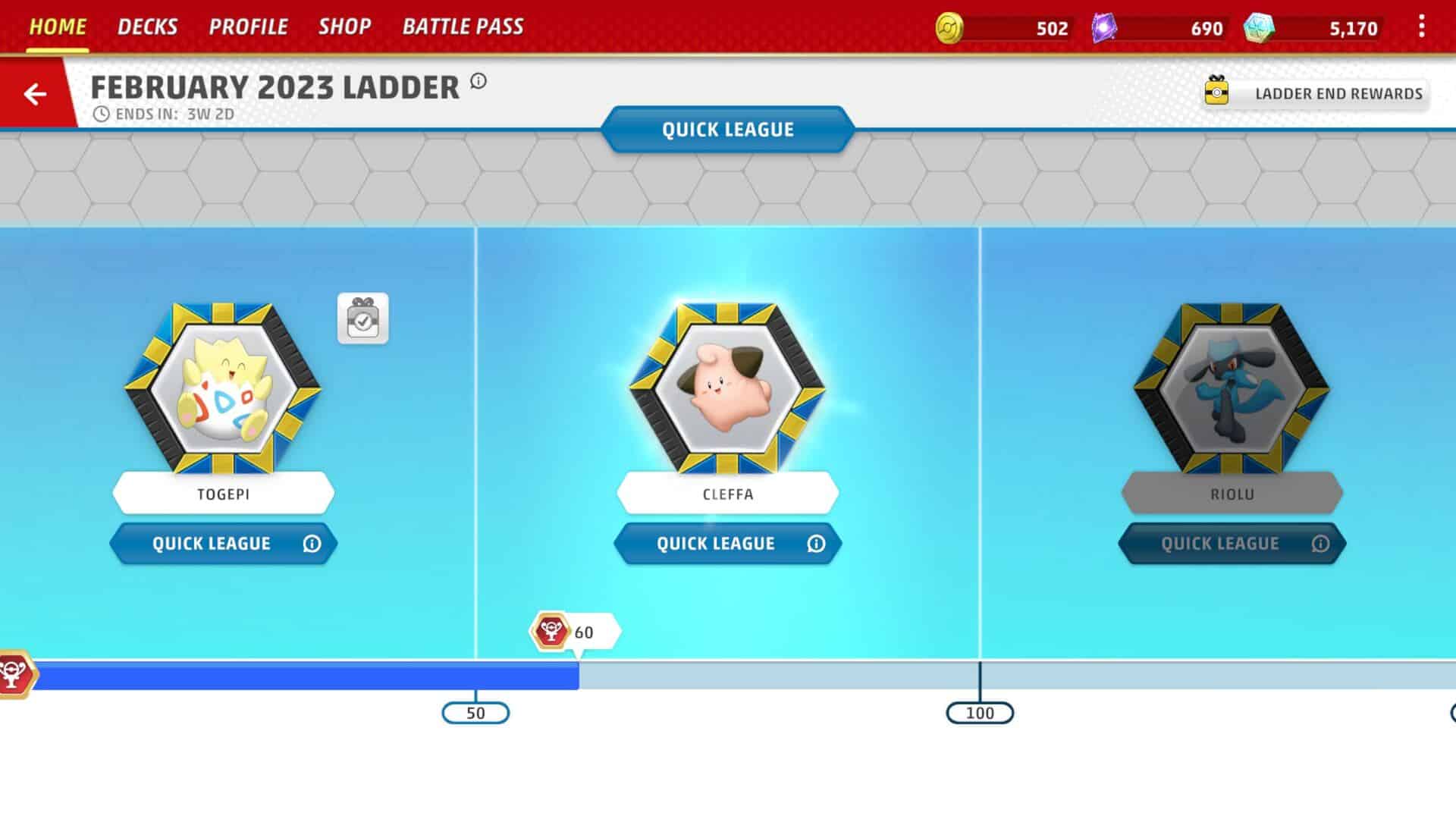Screen dimensions: 1456x819
Task: Go to the Decks section
Action: [x=147, y=26]
